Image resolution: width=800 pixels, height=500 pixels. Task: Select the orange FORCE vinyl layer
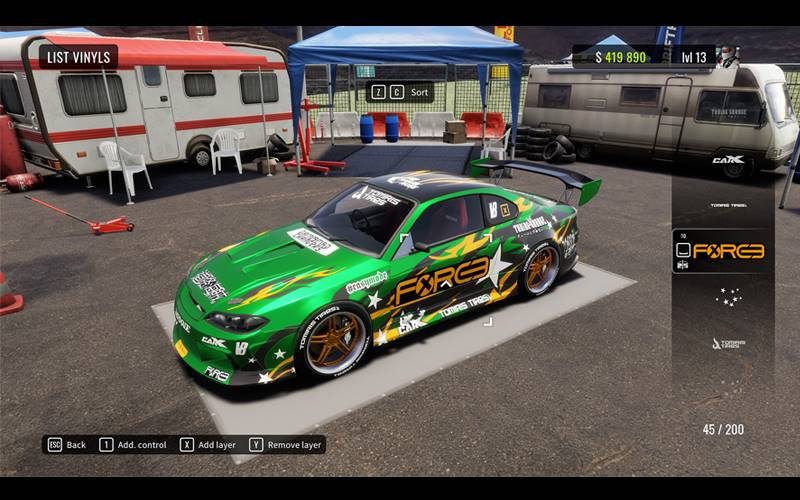[x=727, y=251]
